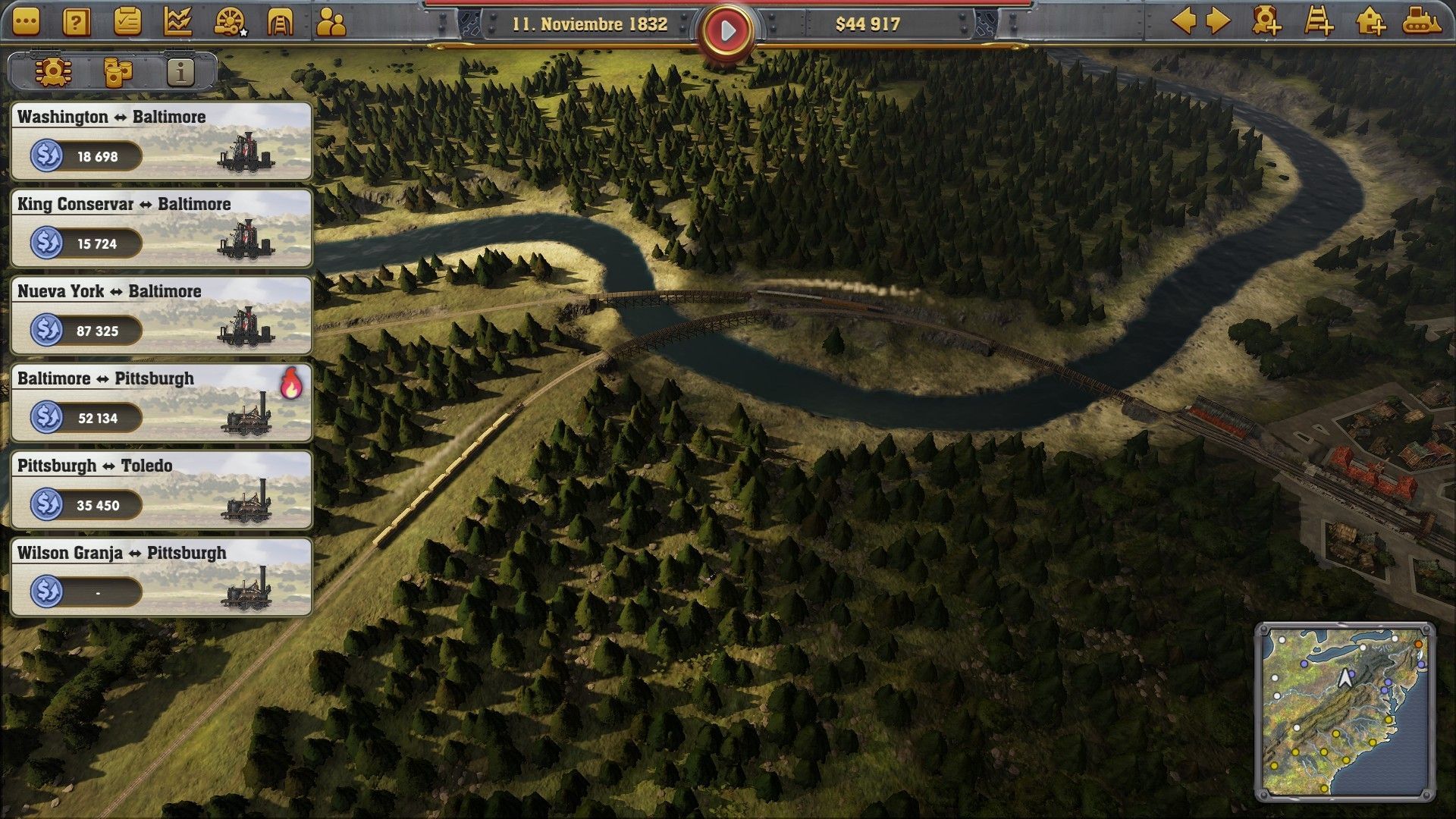The height and width of the screenshot is (819, 1456).
Task: Switch to the barrels goods tab
Action: click(117, 72)
